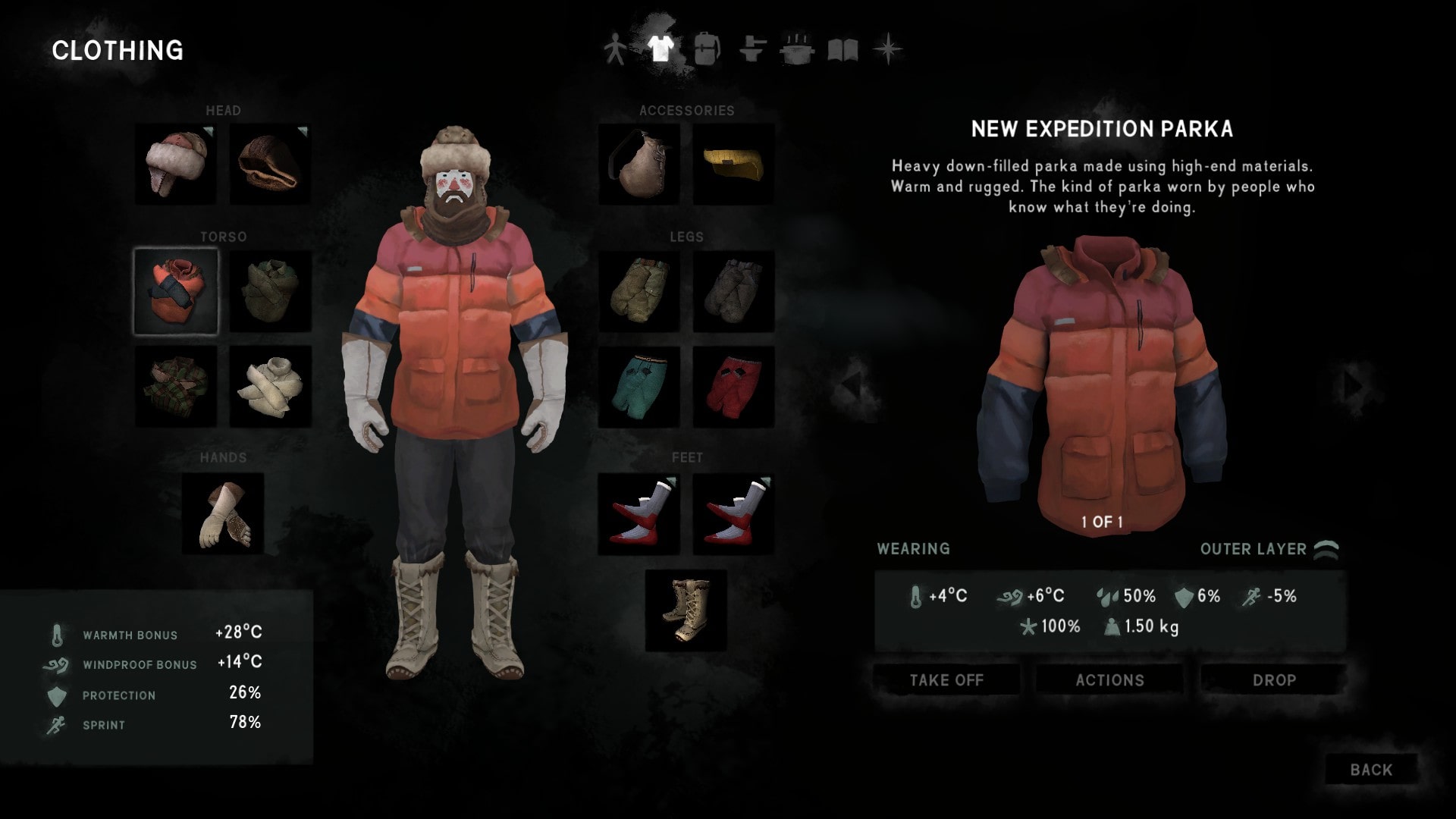Return with the BACK button

click(1370, 770)
